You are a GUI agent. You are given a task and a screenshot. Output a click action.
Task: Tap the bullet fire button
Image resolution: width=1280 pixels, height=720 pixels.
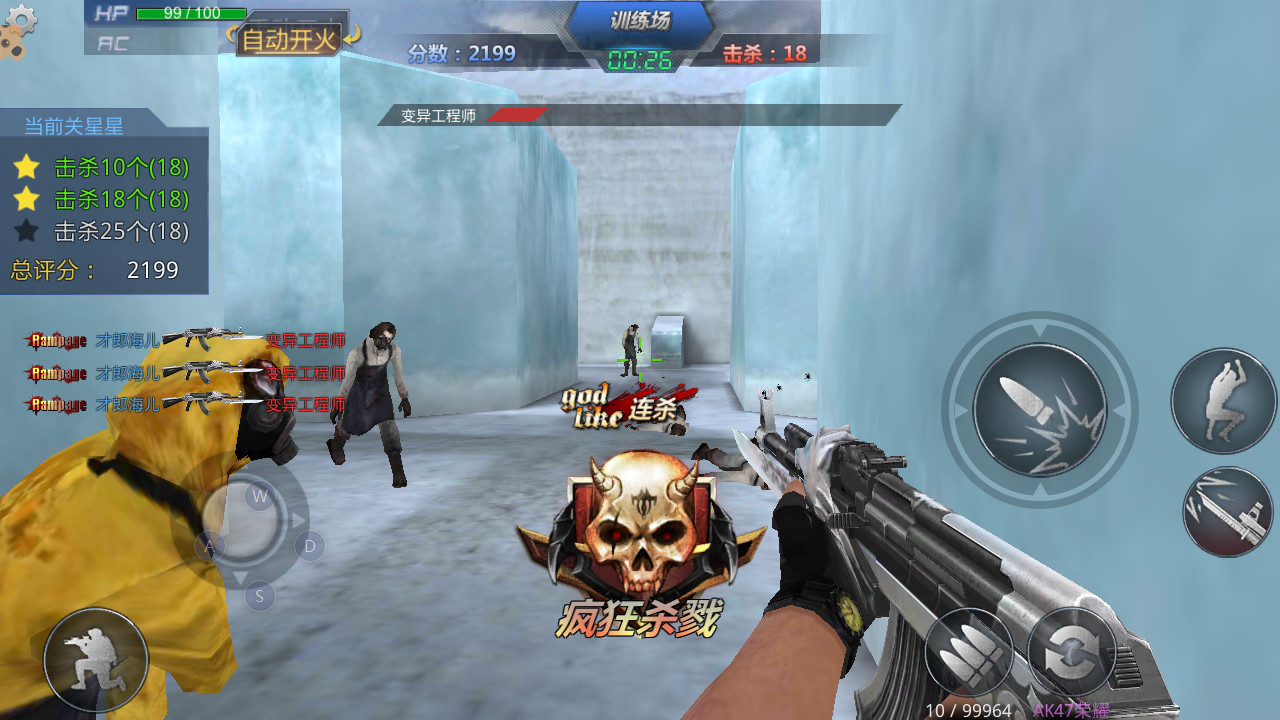[1040, 410]
